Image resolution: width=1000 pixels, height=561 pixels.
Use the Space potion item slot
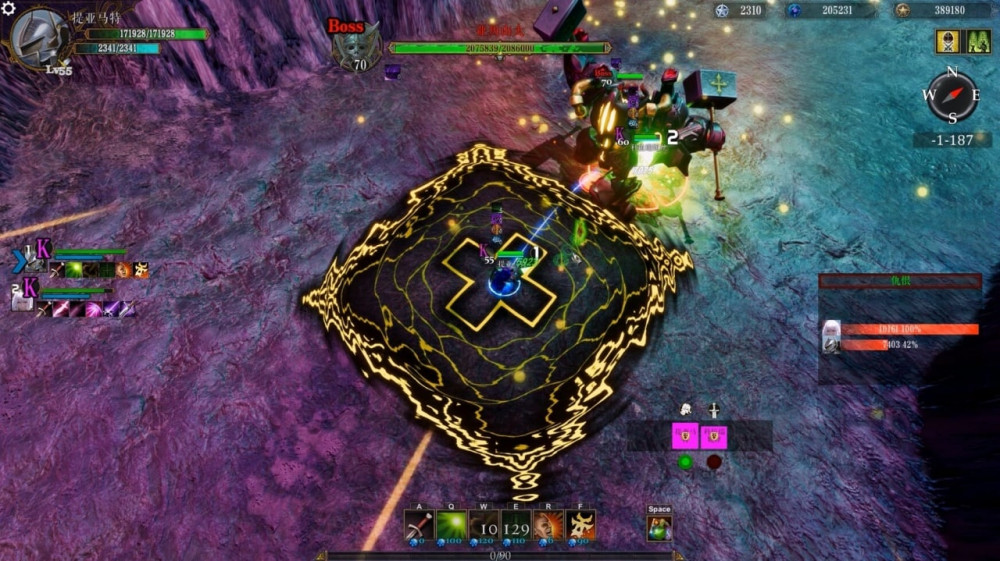tap(659, 527)
